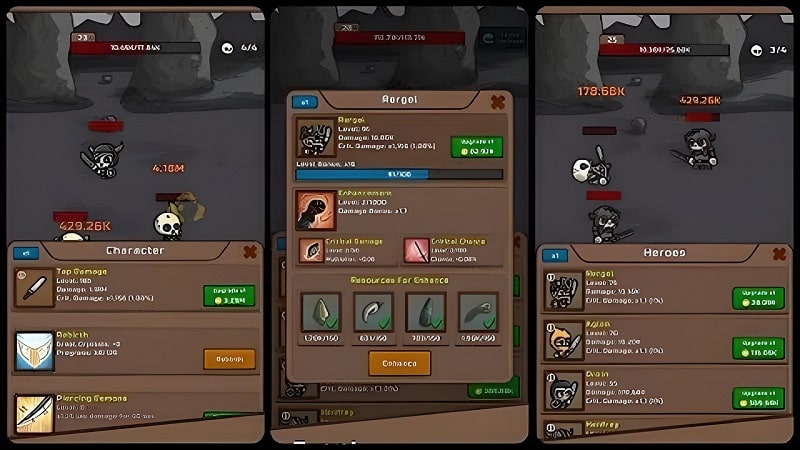This screenshot has width=800, height=450.
Task: Upgrade Aergol from the detail popup
Action: pyautogui.click(x=476, y=147)
